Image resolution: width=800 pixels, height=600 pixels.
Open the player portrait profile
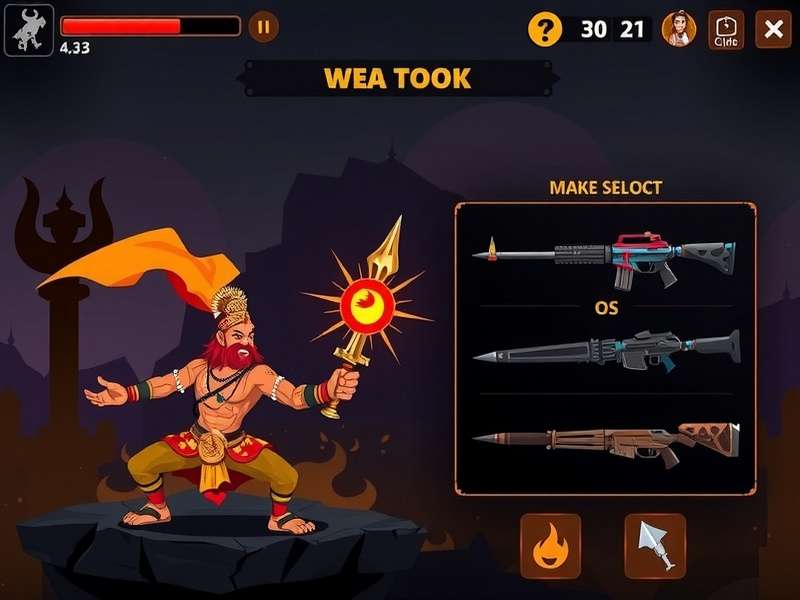click(679, 29)
